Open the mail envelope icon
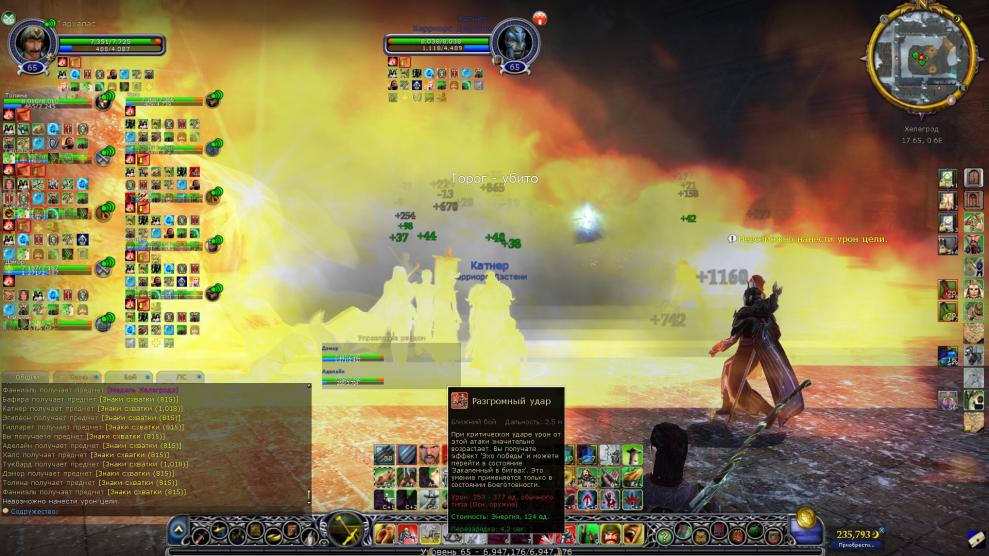This screenshot has width=989, height=556. pyautogui.click(x=975, y=537)
